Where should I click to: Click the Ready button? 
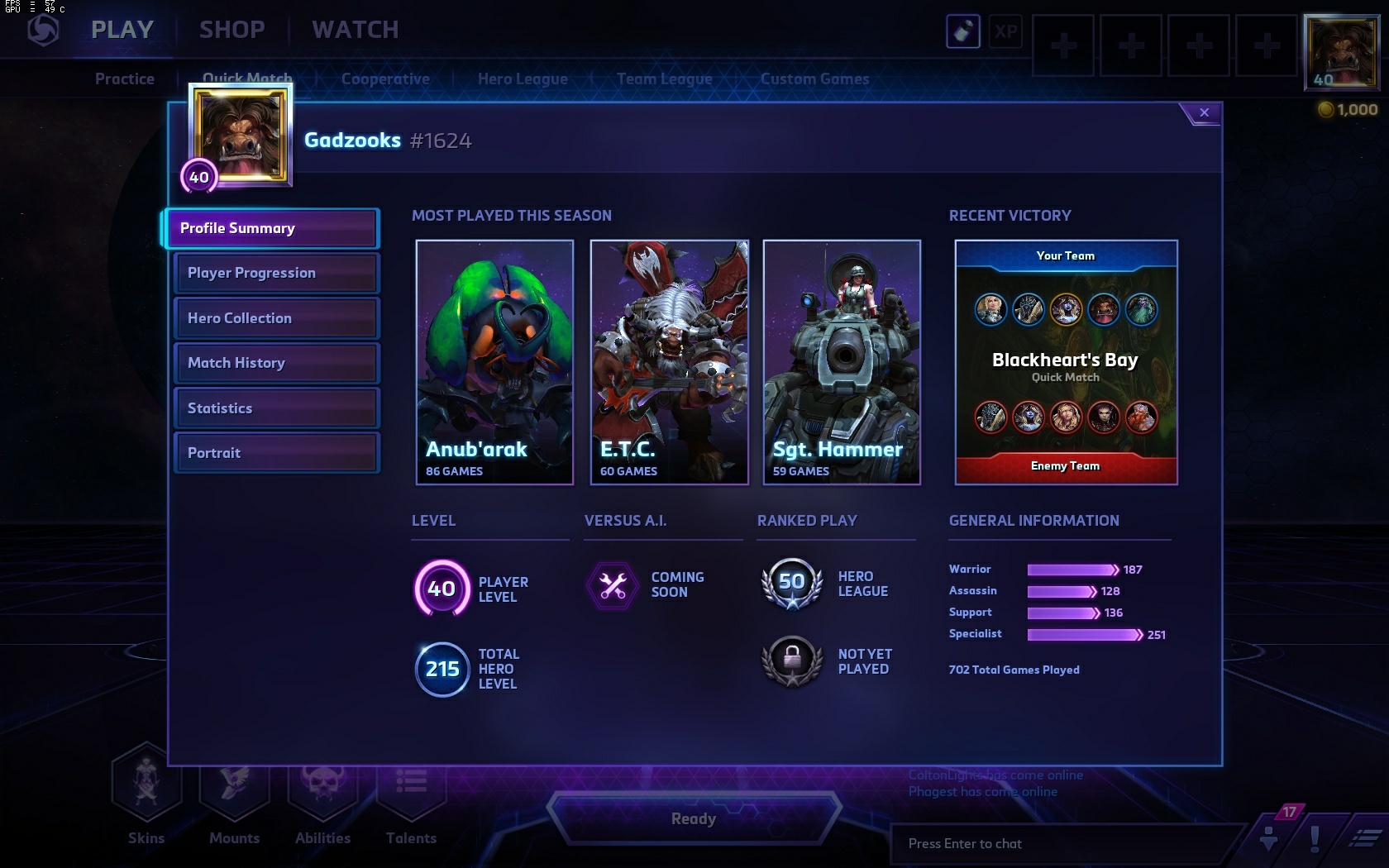coord(694,818)
